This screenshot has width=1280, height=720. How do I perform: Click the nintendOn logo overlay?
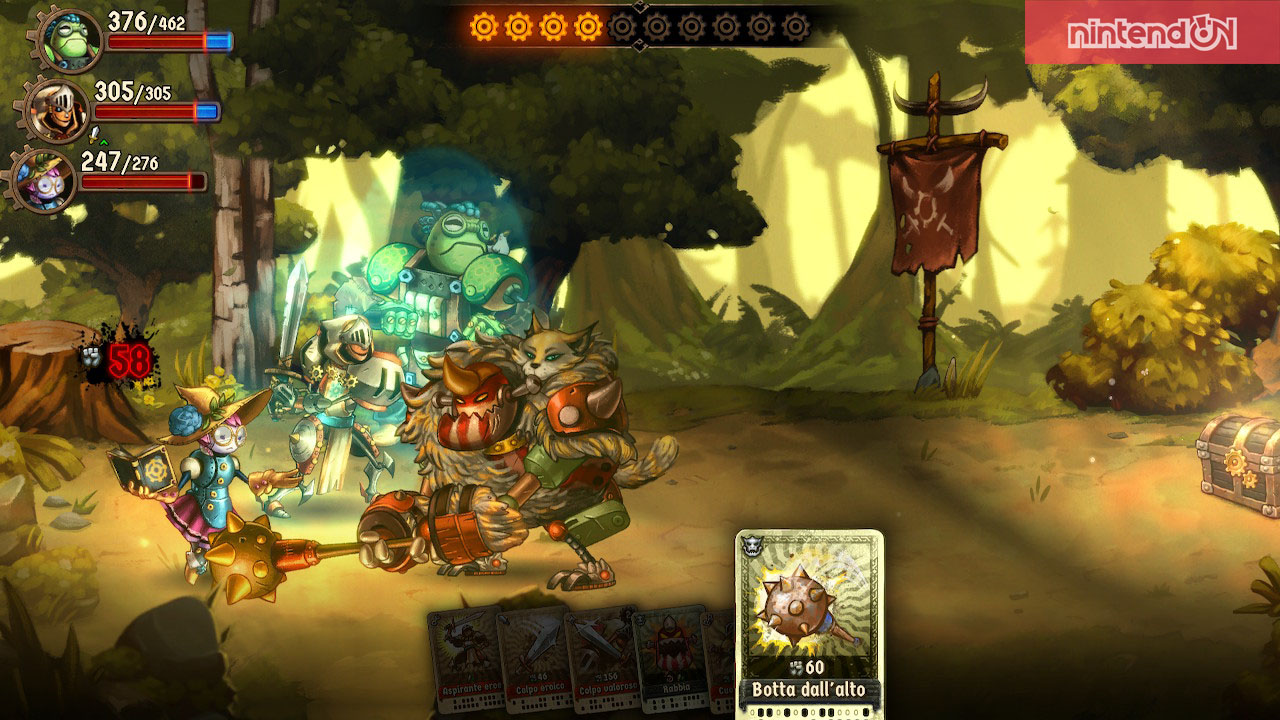click(x=1151, y=33)
